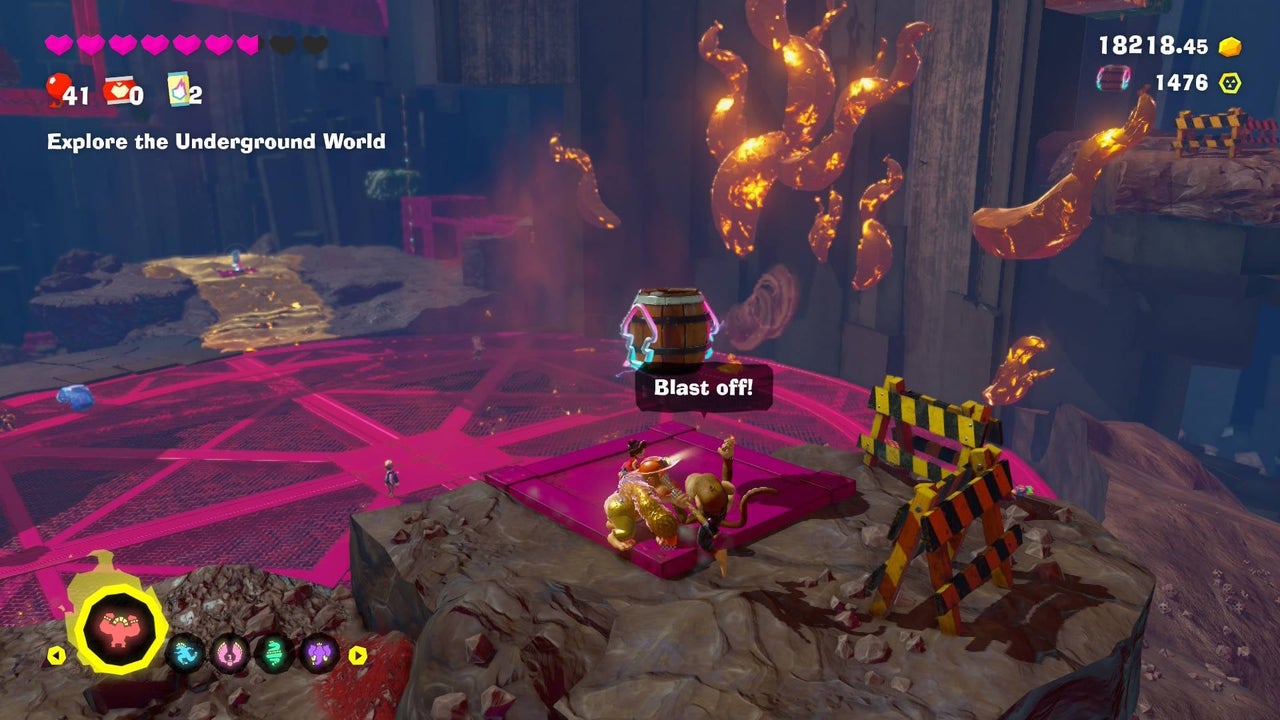
Task: Use the red heart juice can item
Action: [x=117, y=91]
